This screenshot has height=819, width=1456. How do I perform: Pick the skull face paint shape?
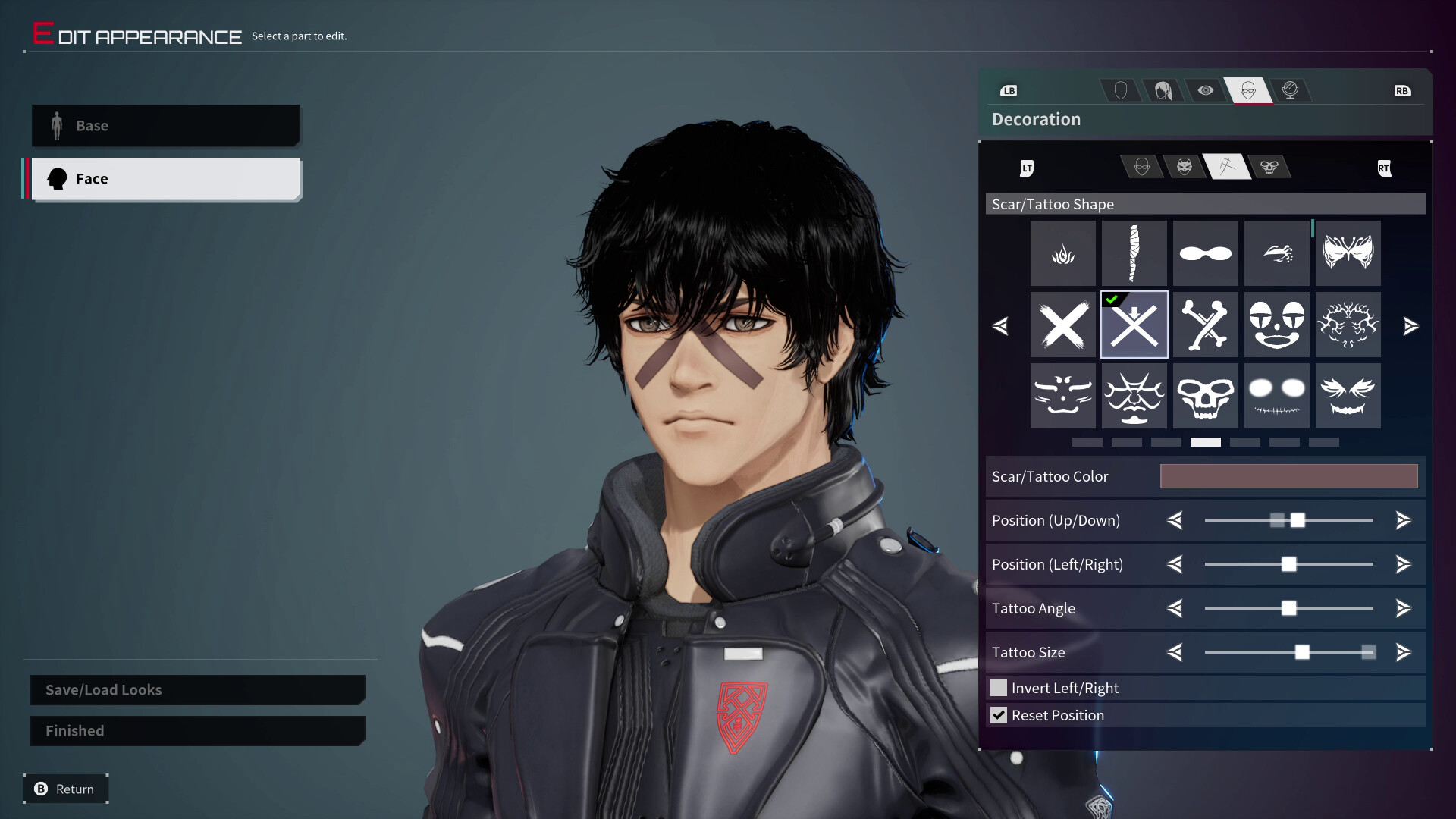point(1205,395)
